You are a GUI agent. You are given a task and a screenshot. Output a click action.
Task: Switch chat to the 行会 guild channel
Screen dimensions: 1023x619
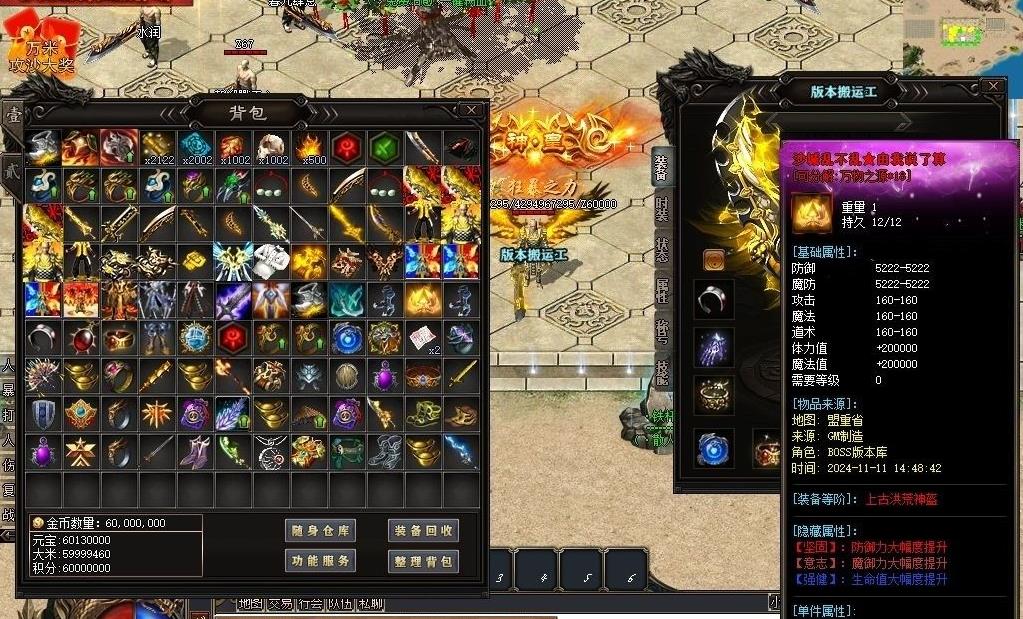point(311,604)
